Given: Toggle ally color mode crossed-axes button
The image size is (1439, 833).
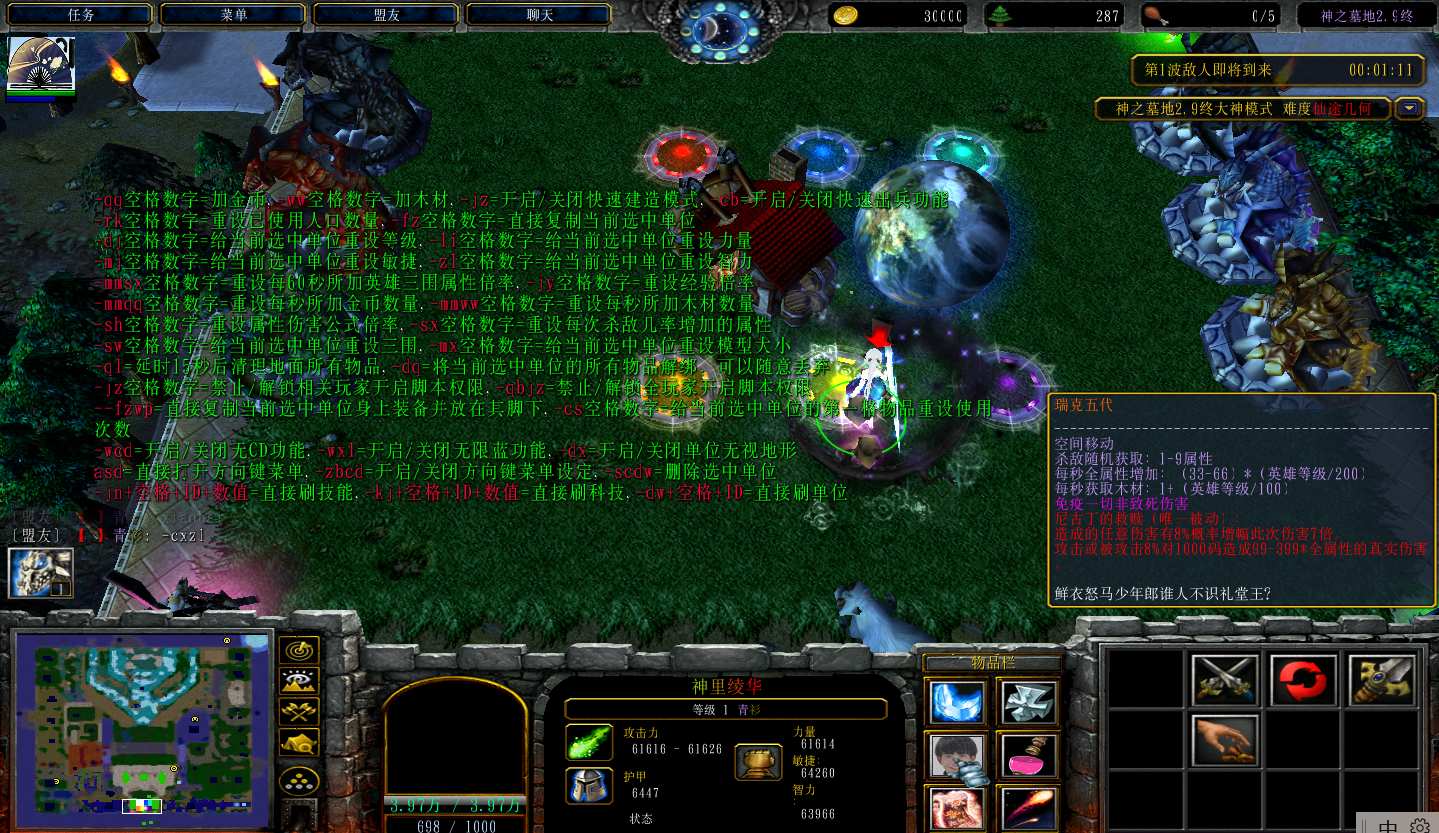Looking at the screenshot, I should tap(298, 711).
